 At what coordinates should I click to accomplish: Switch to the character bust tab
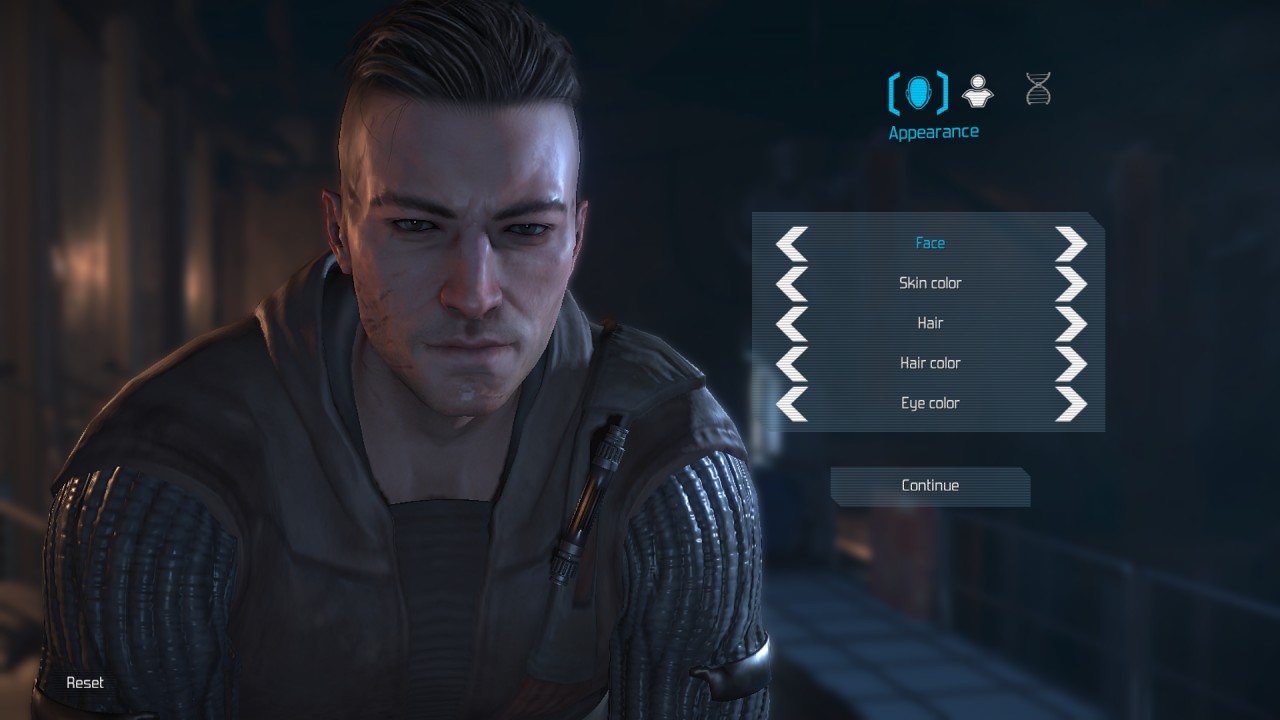click(x=977, y=92)
